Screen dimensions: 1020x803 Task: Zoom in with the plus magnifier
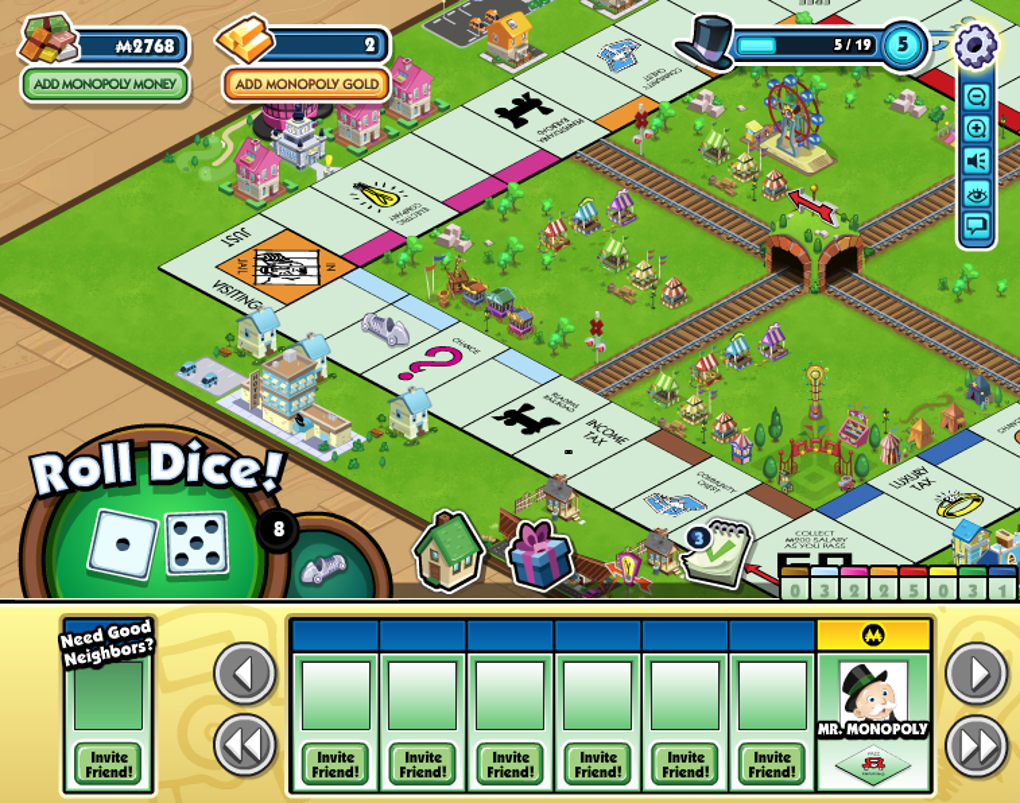[977, 129]
